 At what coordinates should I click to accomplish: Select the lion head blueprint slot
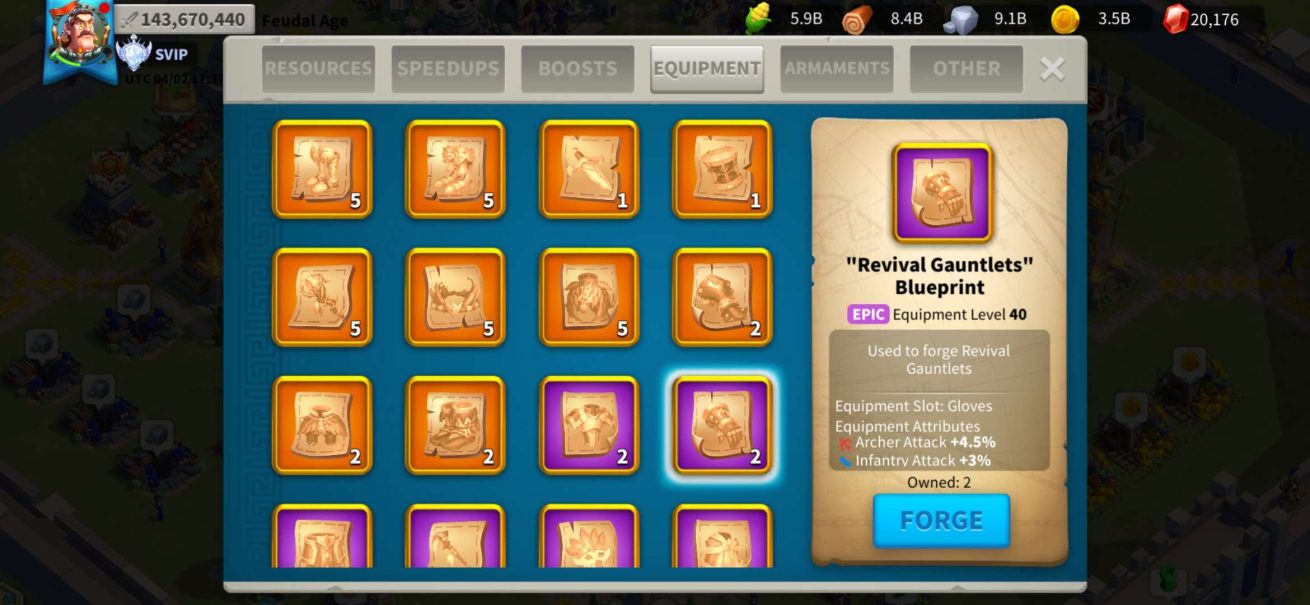click(589, 297)
